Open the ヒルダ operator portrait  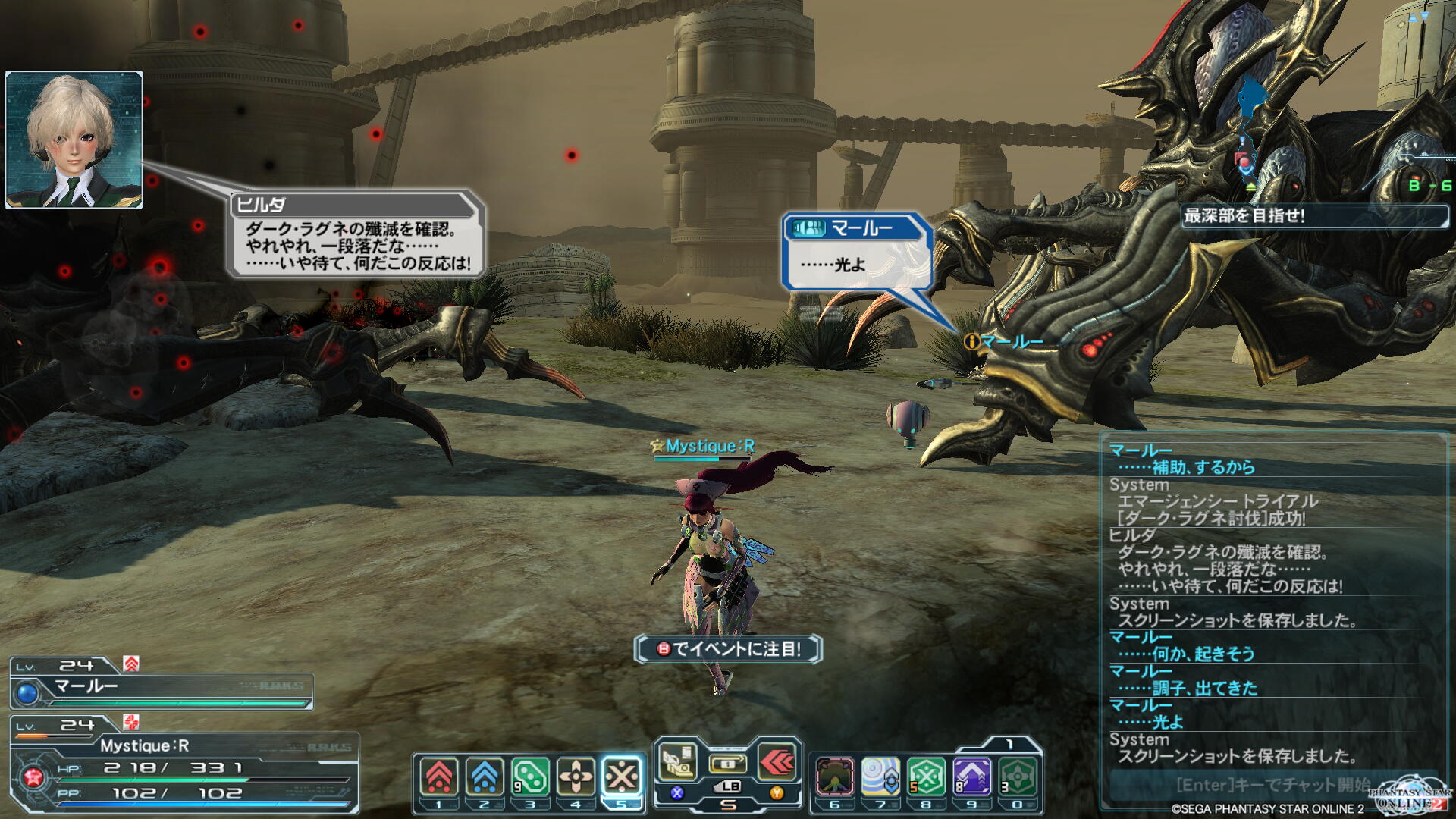click(x=74, y=140)
